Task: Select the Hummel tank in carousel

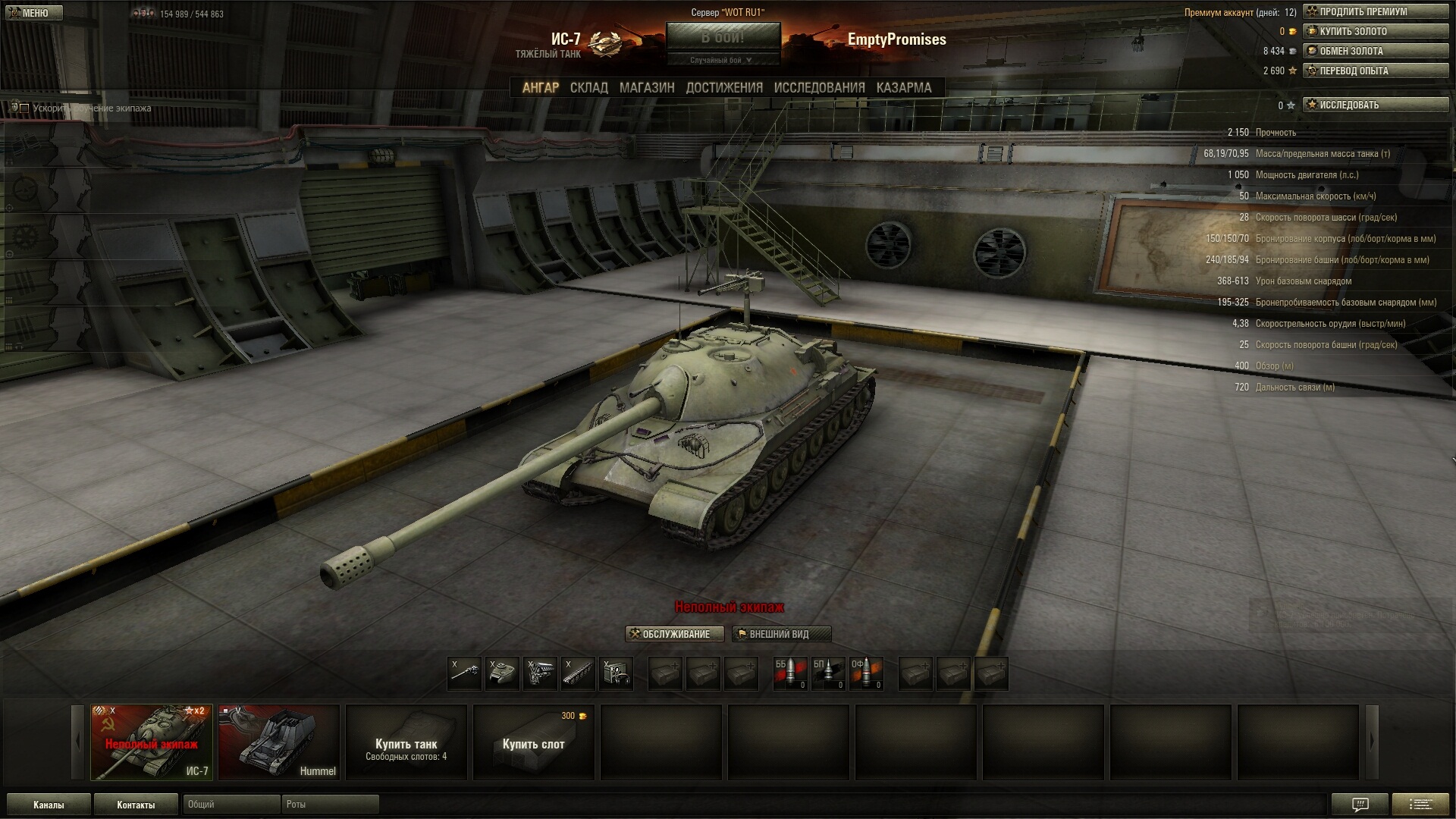Action: click(279, 742)
